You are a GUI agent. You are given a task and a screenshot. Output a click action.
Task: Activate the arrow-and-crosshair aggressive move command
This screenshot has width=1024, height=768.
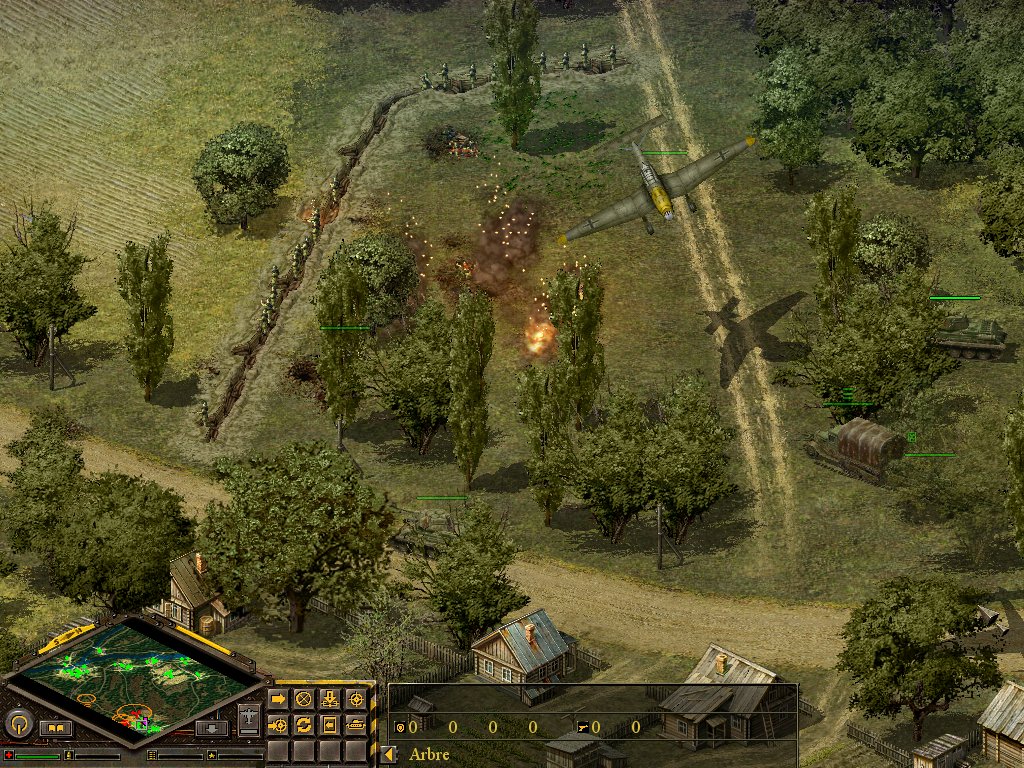[278, 724]
